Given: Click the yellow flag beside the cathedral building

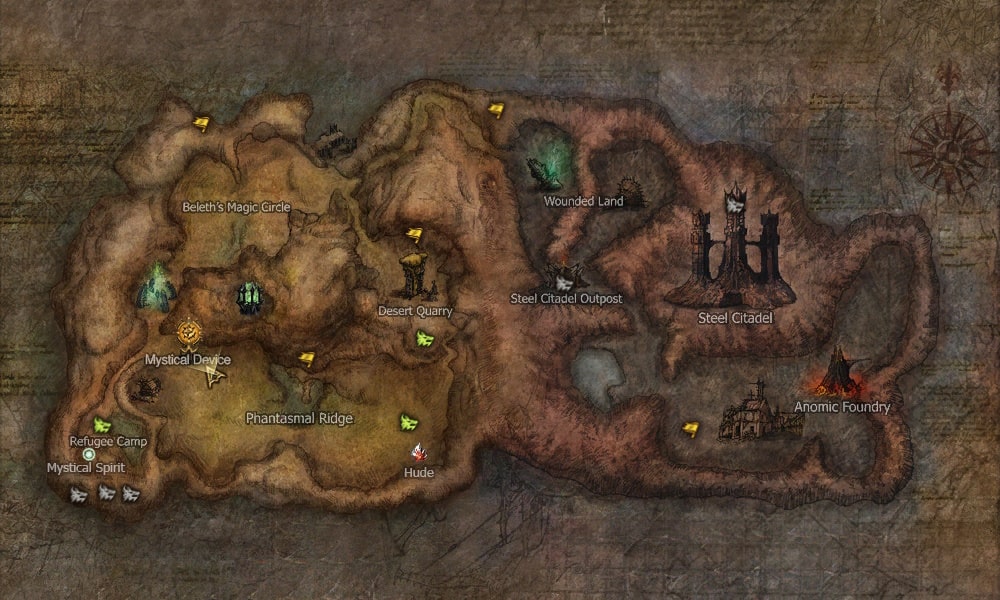Looking at the screenshot, I should [x=690, y=428].
